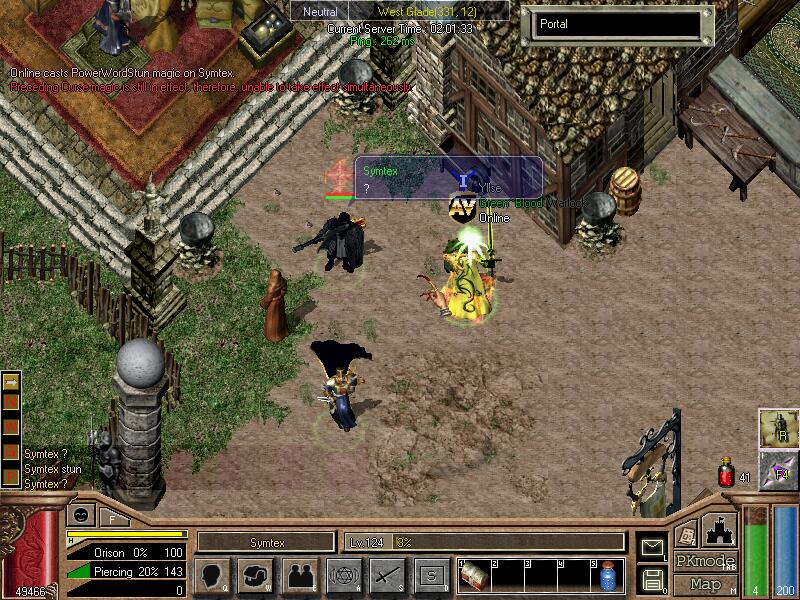Open the bag inventory button

click(x=256, y=576)
